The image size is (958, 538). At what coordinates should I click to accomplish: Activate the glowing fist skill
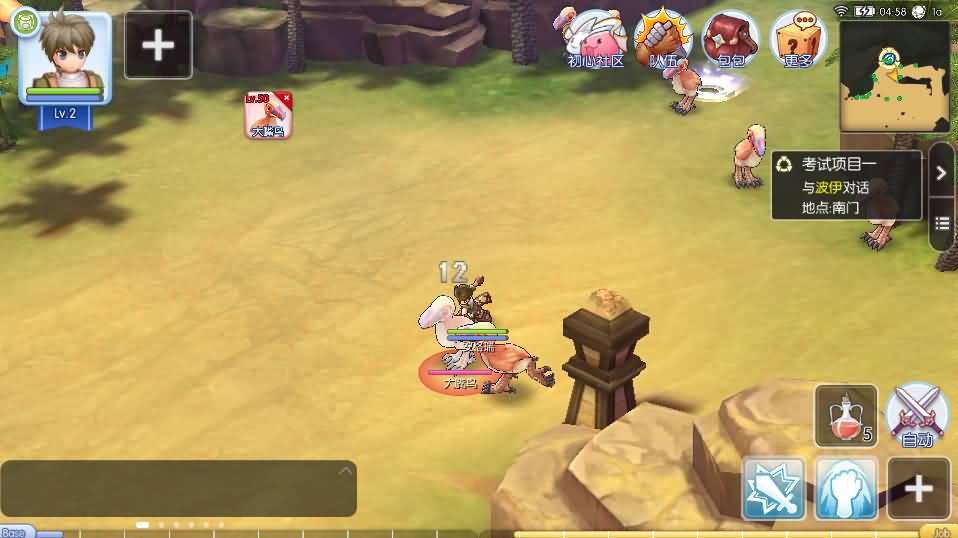coord(846,489)
